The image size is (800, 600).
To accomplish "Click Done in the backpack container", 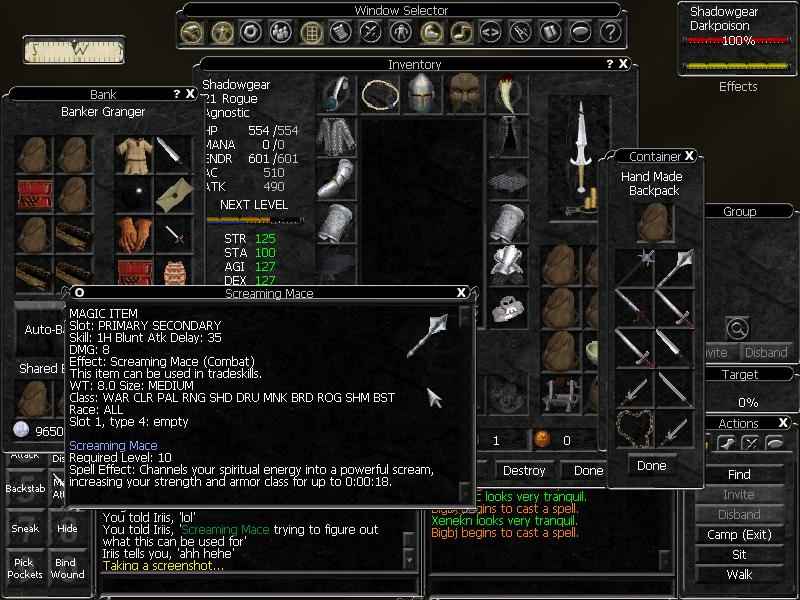I will point(651,465).
